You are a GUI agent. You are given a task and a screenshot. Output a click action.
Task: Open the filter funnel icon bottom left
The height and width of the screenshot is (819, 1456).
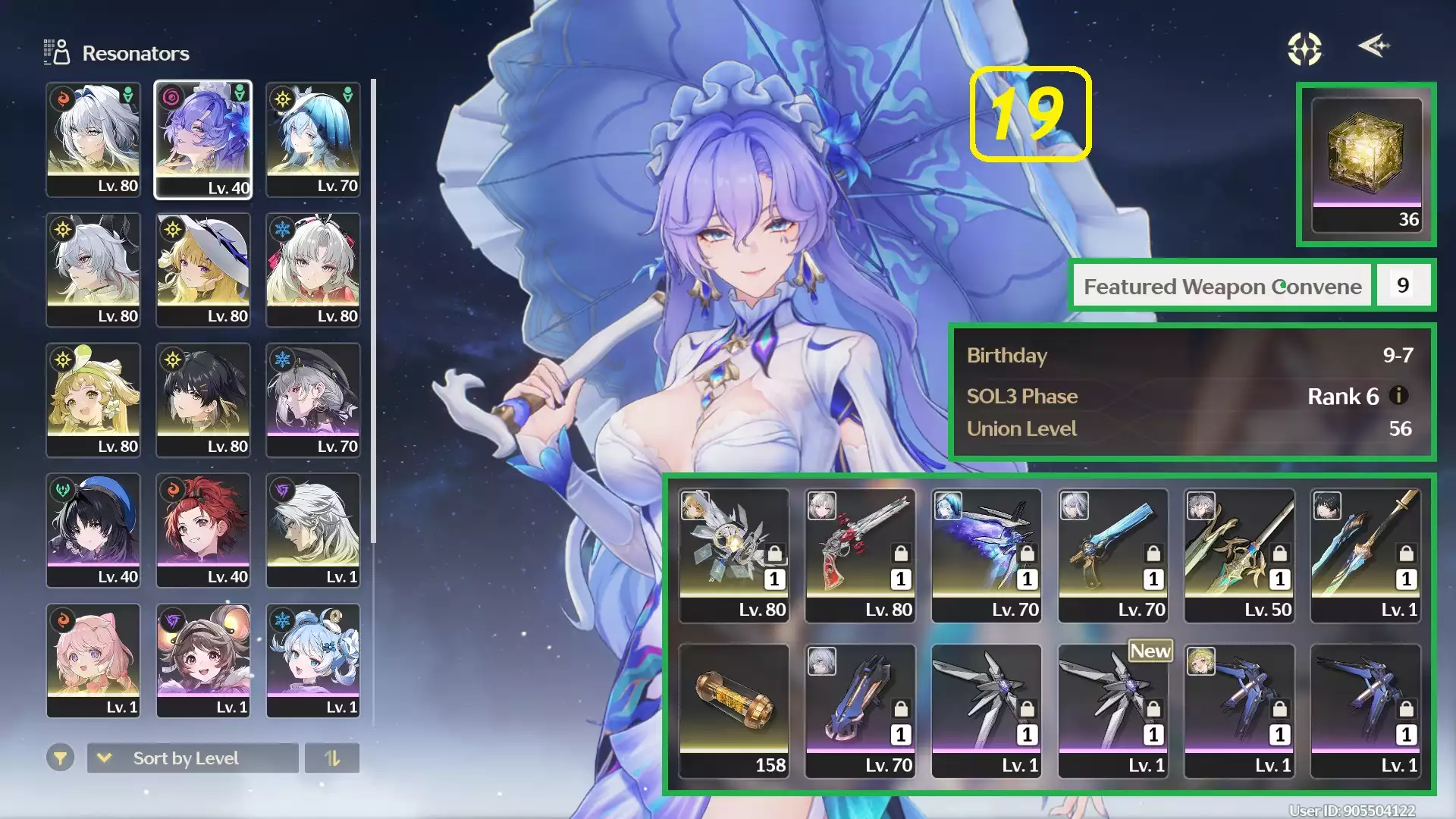(61, 758)
